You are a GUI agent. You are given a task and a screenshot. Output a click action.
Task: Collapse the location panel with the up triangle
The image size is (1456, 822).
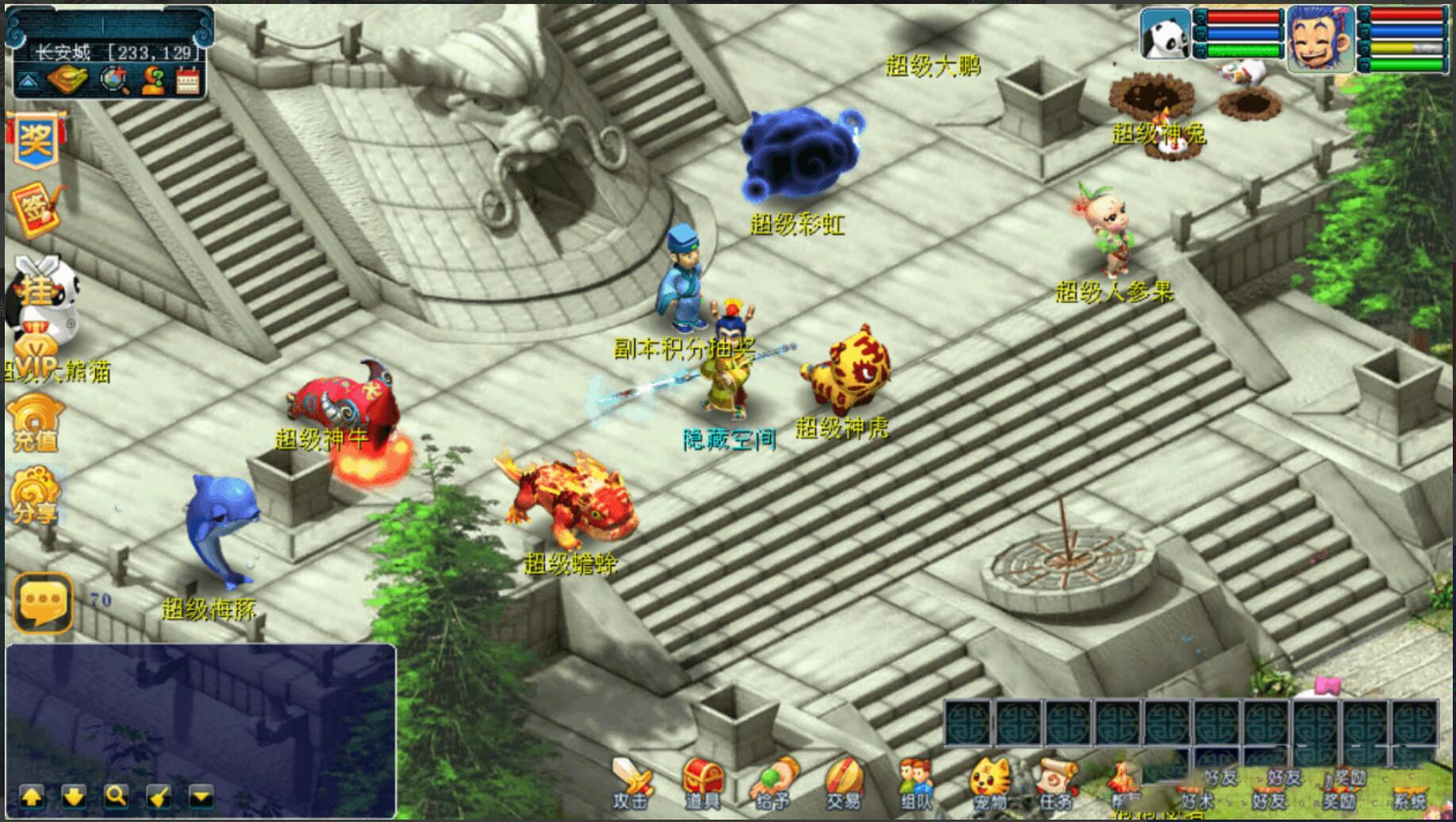27,81
